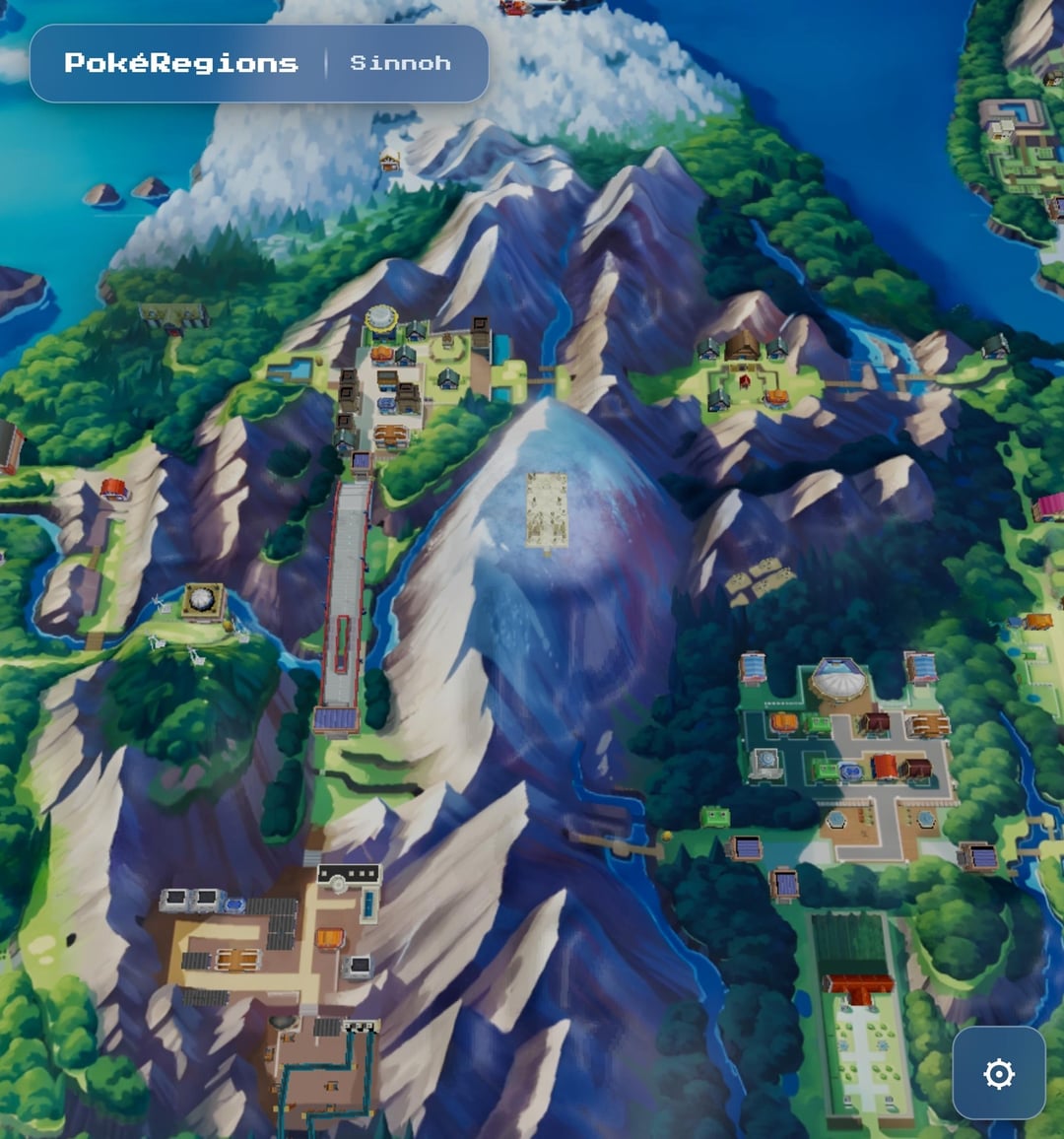
Task: Open the settings gear button
Action: pos(999,1073)
